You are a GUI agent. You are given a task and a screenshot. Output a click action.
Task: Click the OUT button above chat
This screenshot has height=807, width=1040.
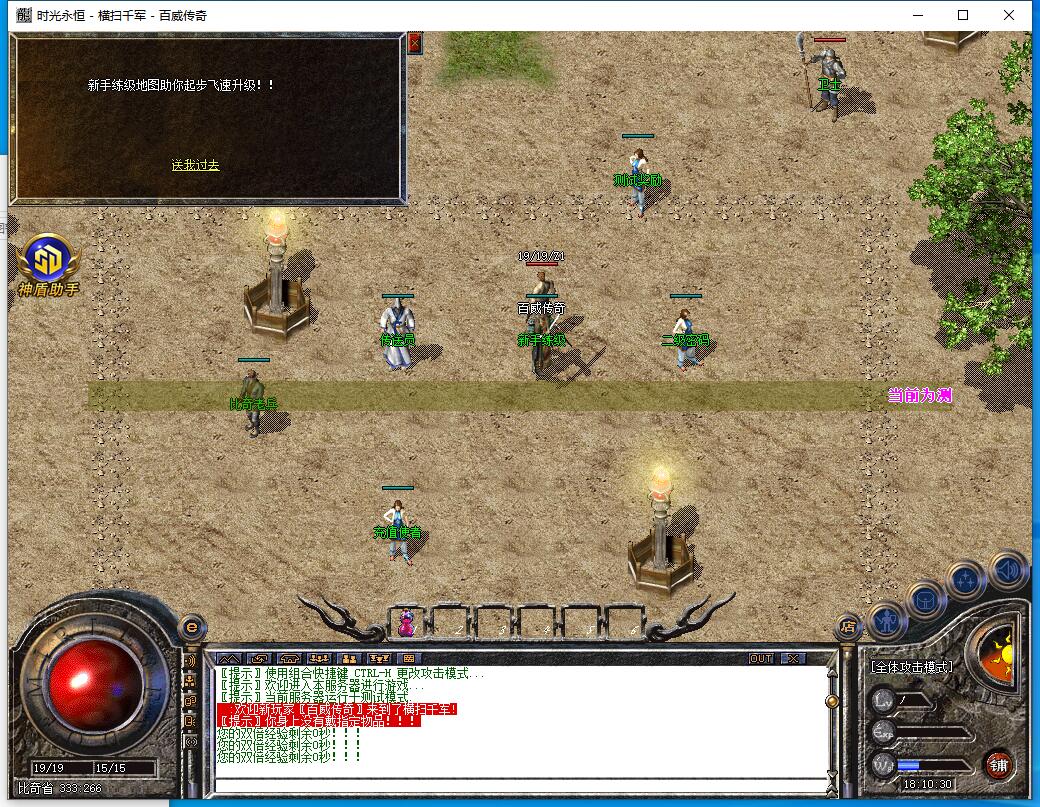pos(761,658)
